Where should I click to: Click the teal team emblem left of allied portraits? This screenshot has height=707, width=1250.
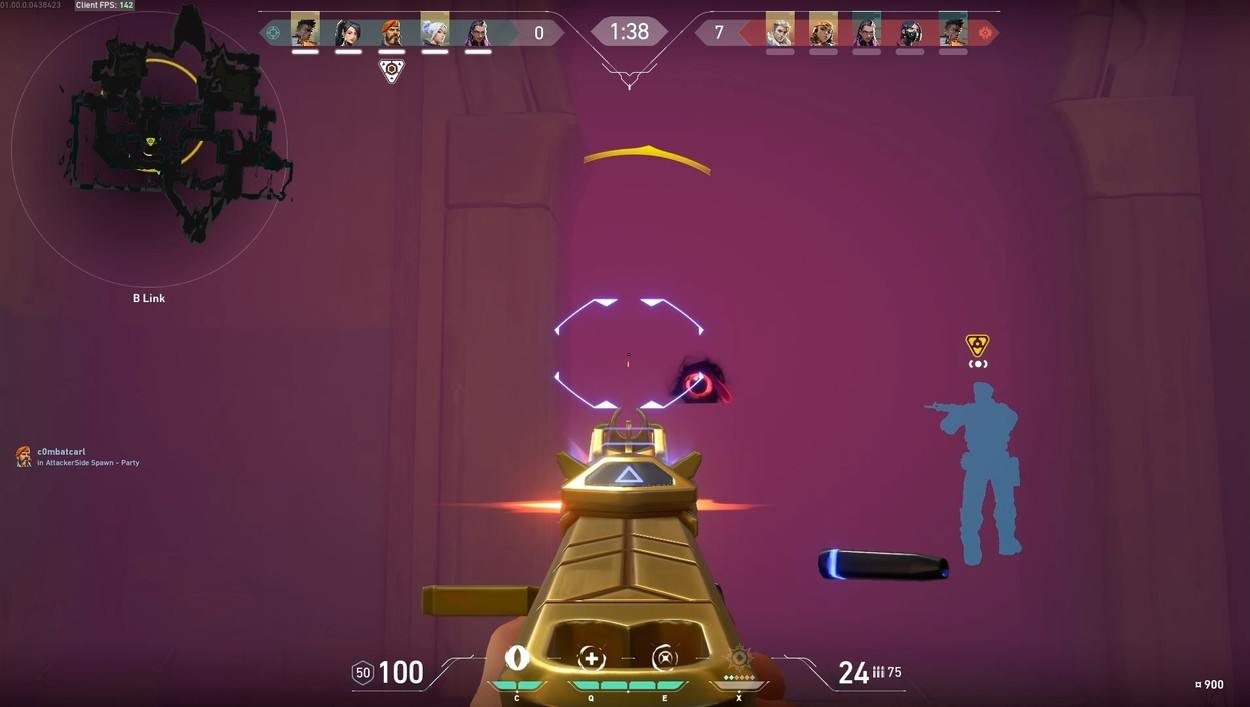[x=273, y=32]
